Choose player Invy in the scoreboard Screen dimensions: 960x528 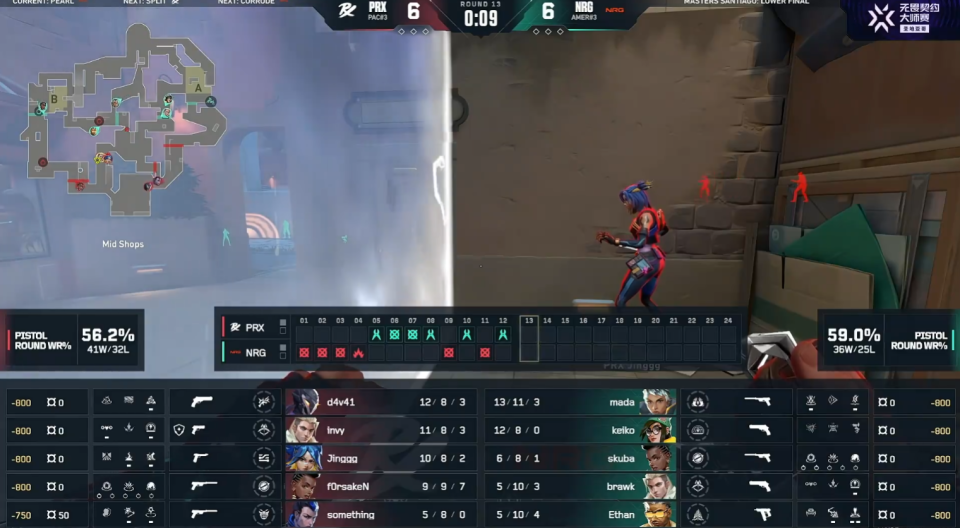point(380,430)
